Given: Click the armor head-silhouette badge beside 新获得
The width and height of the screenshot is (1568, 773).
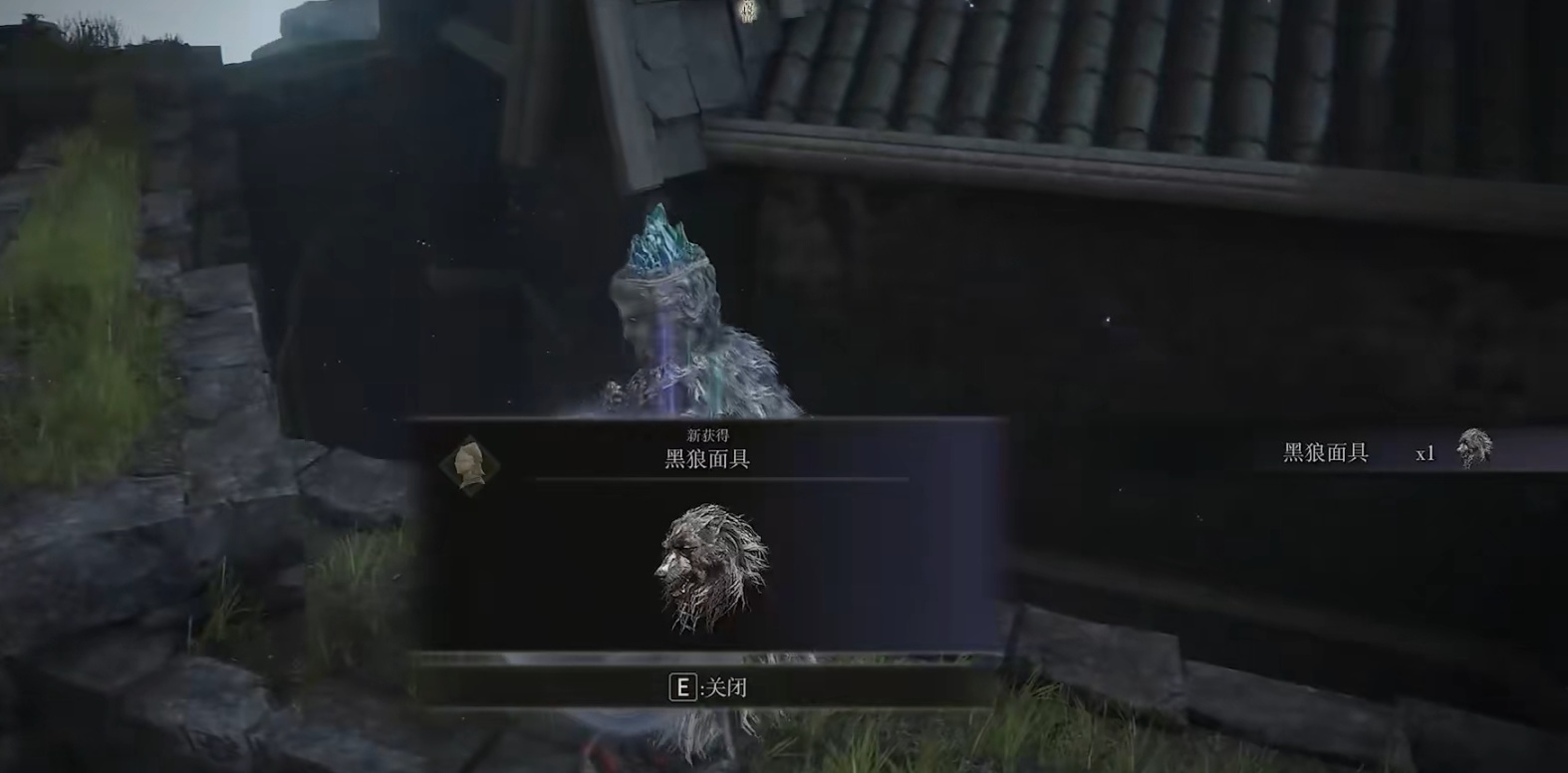Looking at the screenshot, I should point(471,464).
